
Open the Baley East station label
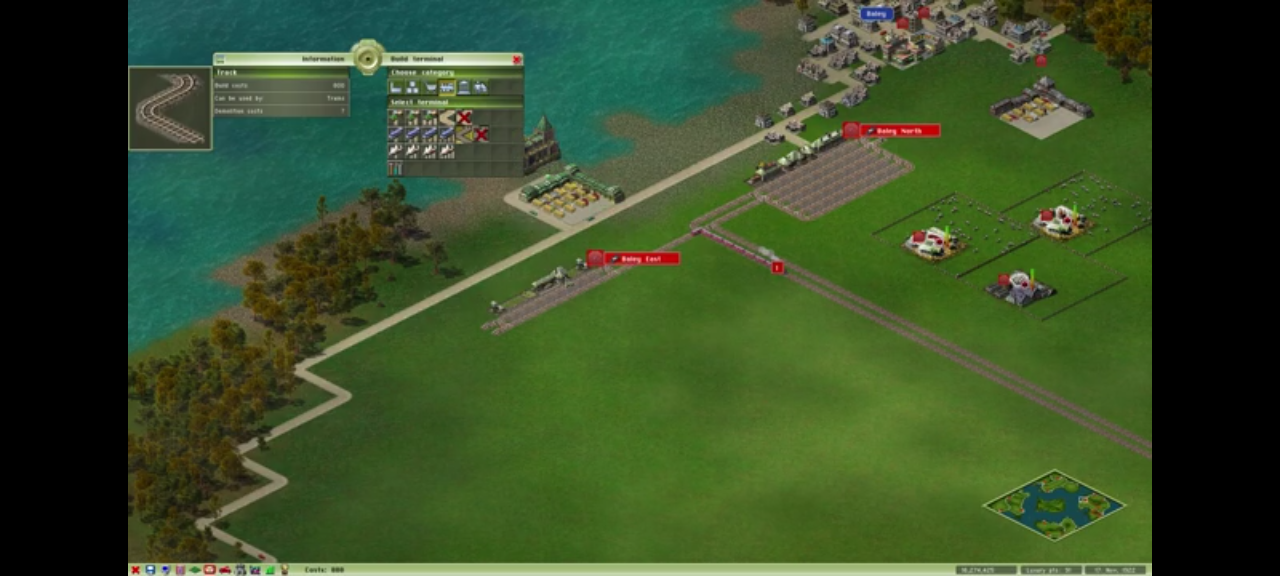(x=641, y=259)
